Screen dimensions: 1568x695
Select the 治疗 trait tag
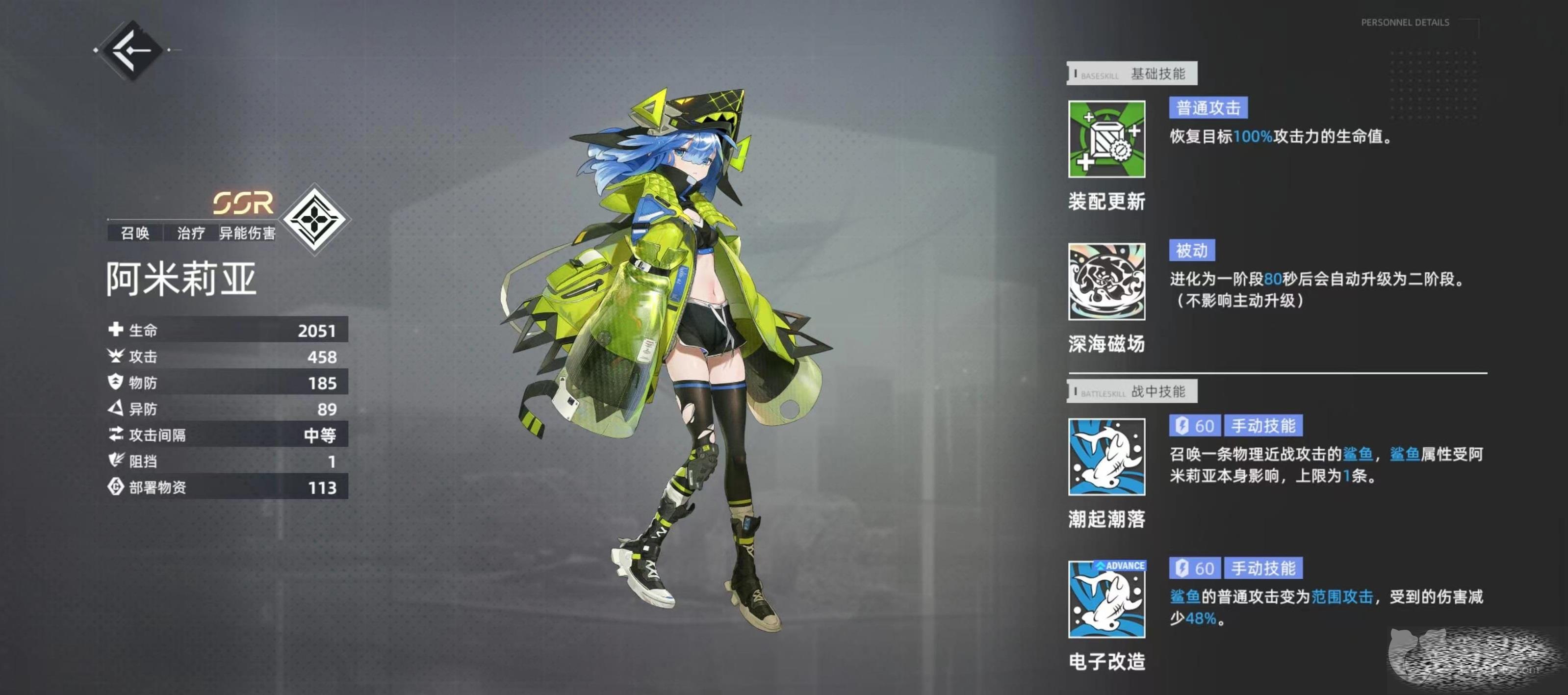[190, 233]
